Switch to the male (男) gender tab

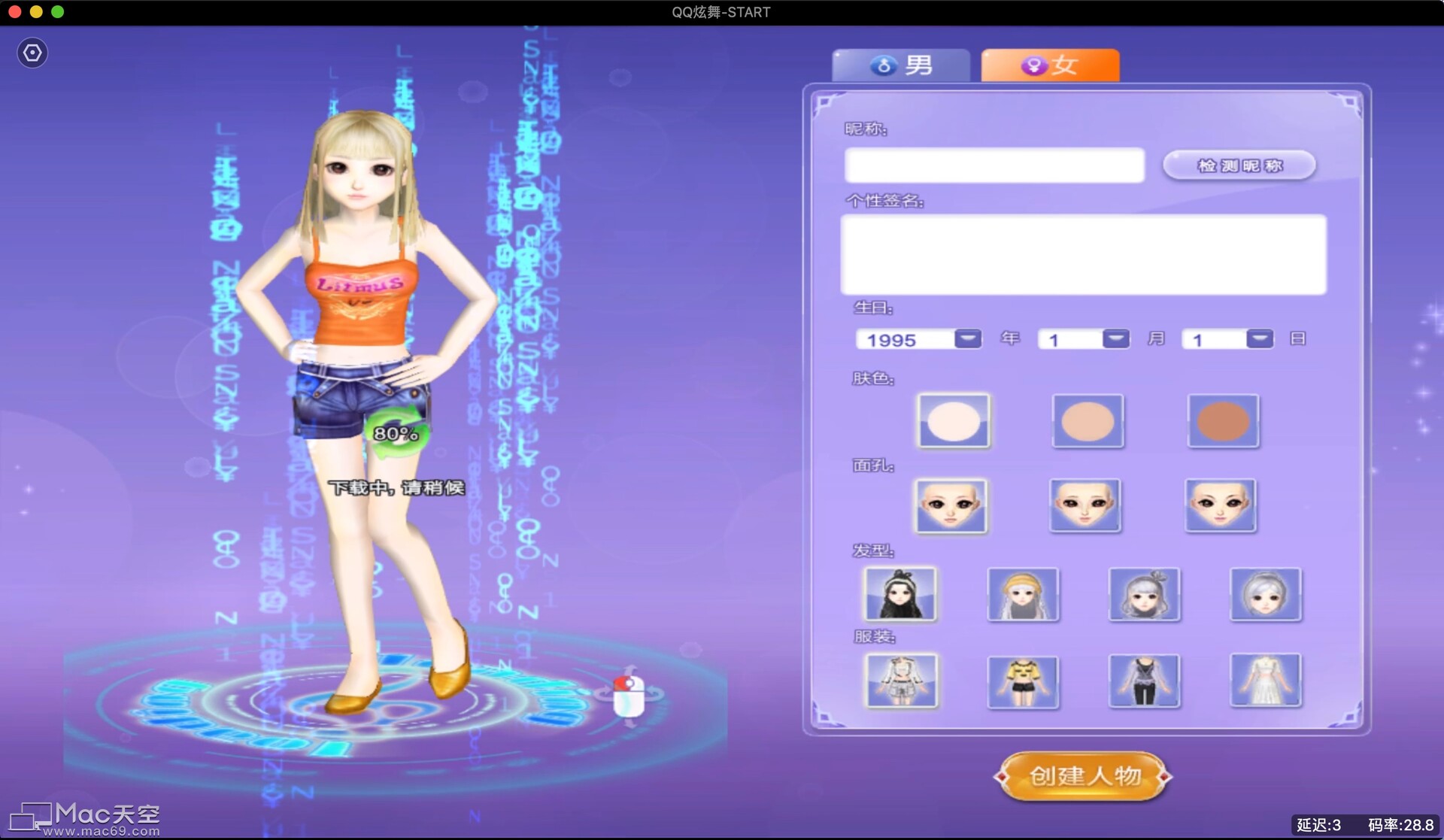[x=900, y=65]
